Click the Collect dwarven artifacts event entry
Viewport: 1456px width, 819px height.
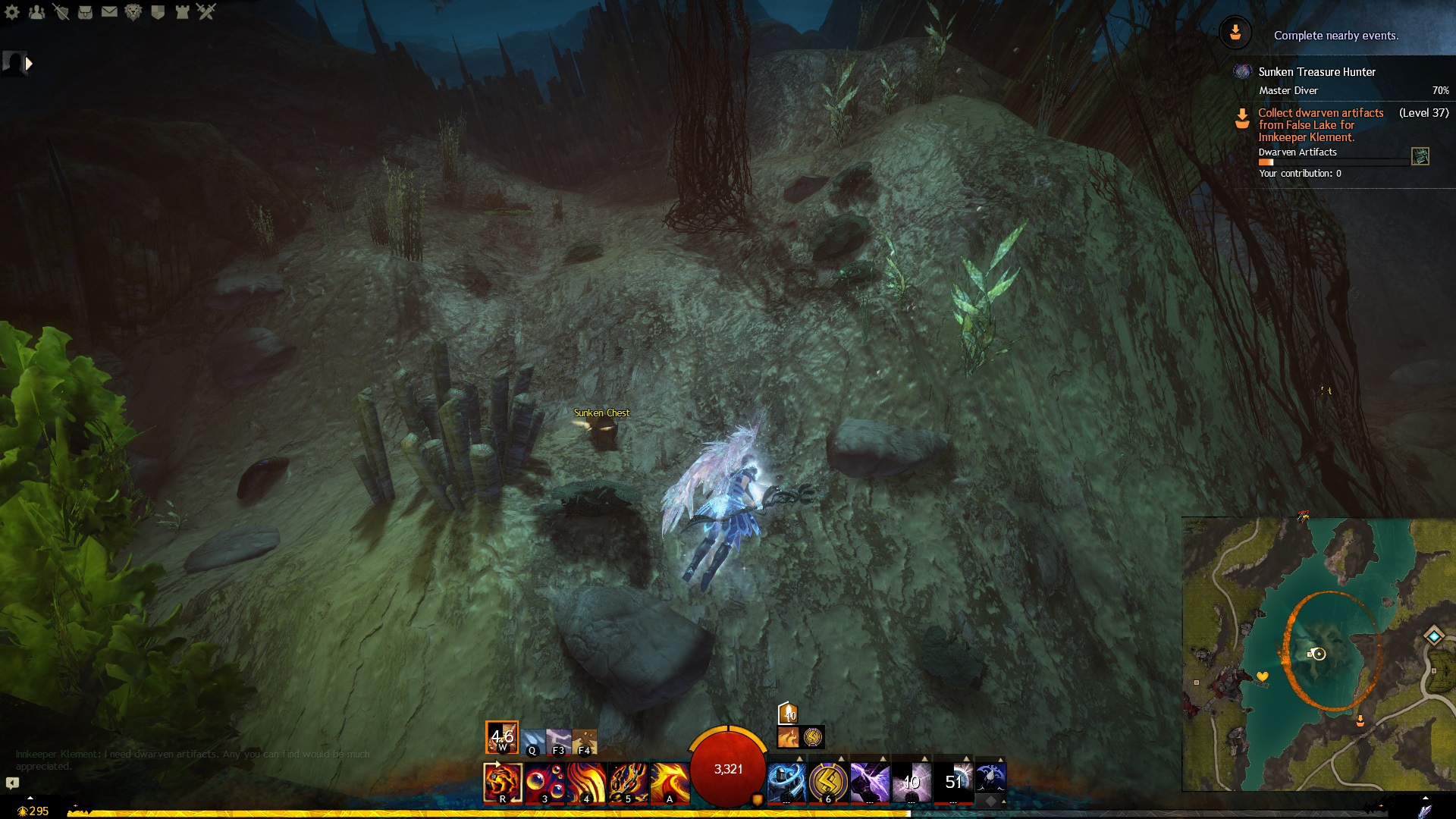tap(1319, 125)
